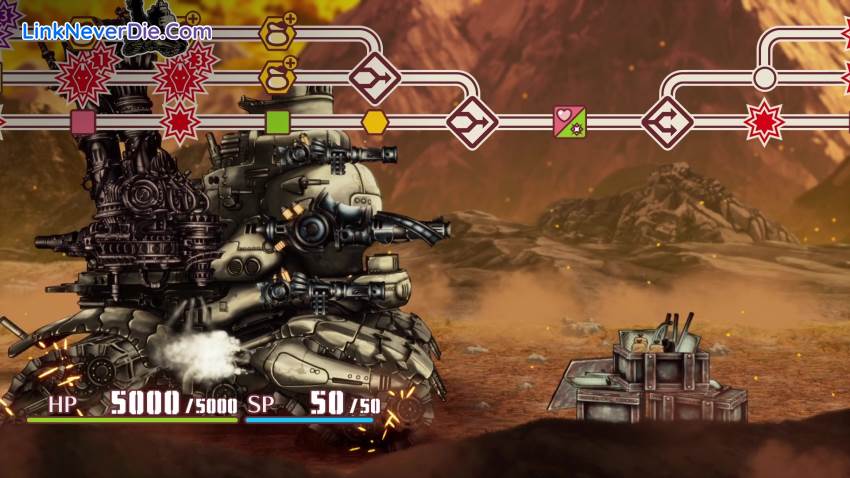Select the white circle route node
Image resolution: width=850 pixels, height=478 pixels.
click(x=764, y=78)
